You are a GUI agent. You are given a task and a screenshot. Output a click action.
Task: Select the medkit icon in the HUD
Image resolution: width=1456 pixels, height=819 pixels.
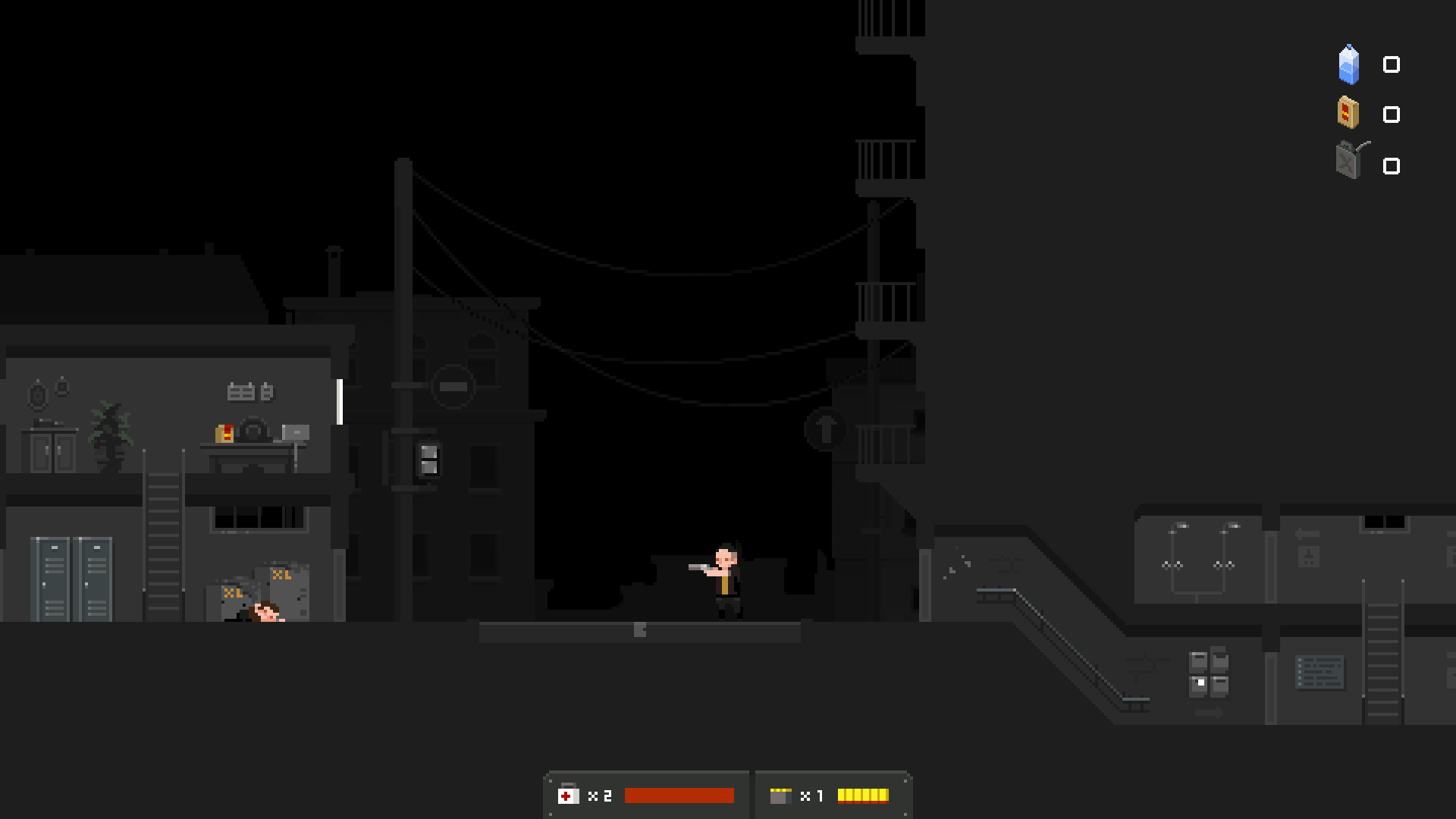[570, 796]
